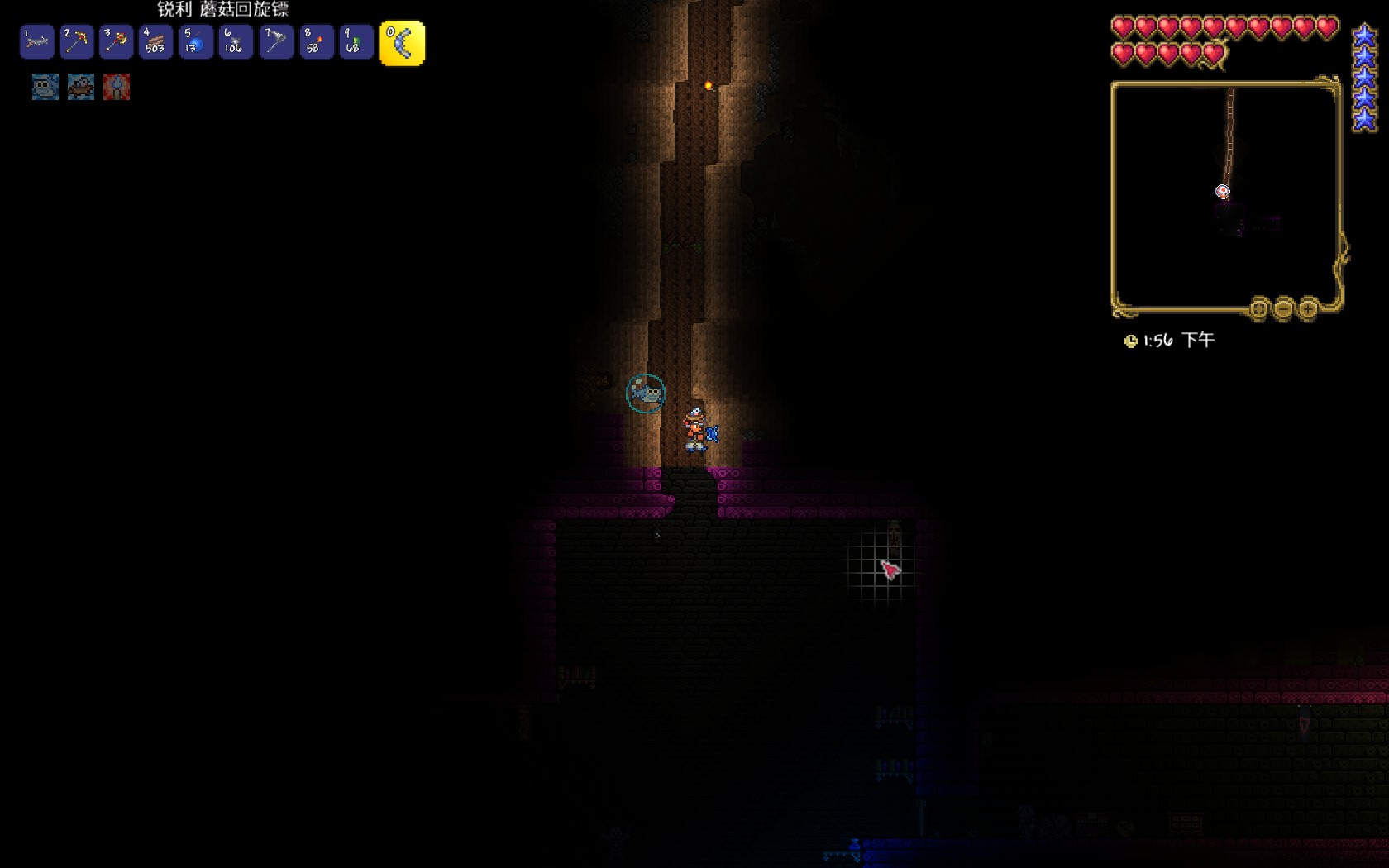Equip the bug net in slot 7
Image resolution: width=1389 pixels, height=868 pixels.
pyautogui.click(x=275, y=42)
